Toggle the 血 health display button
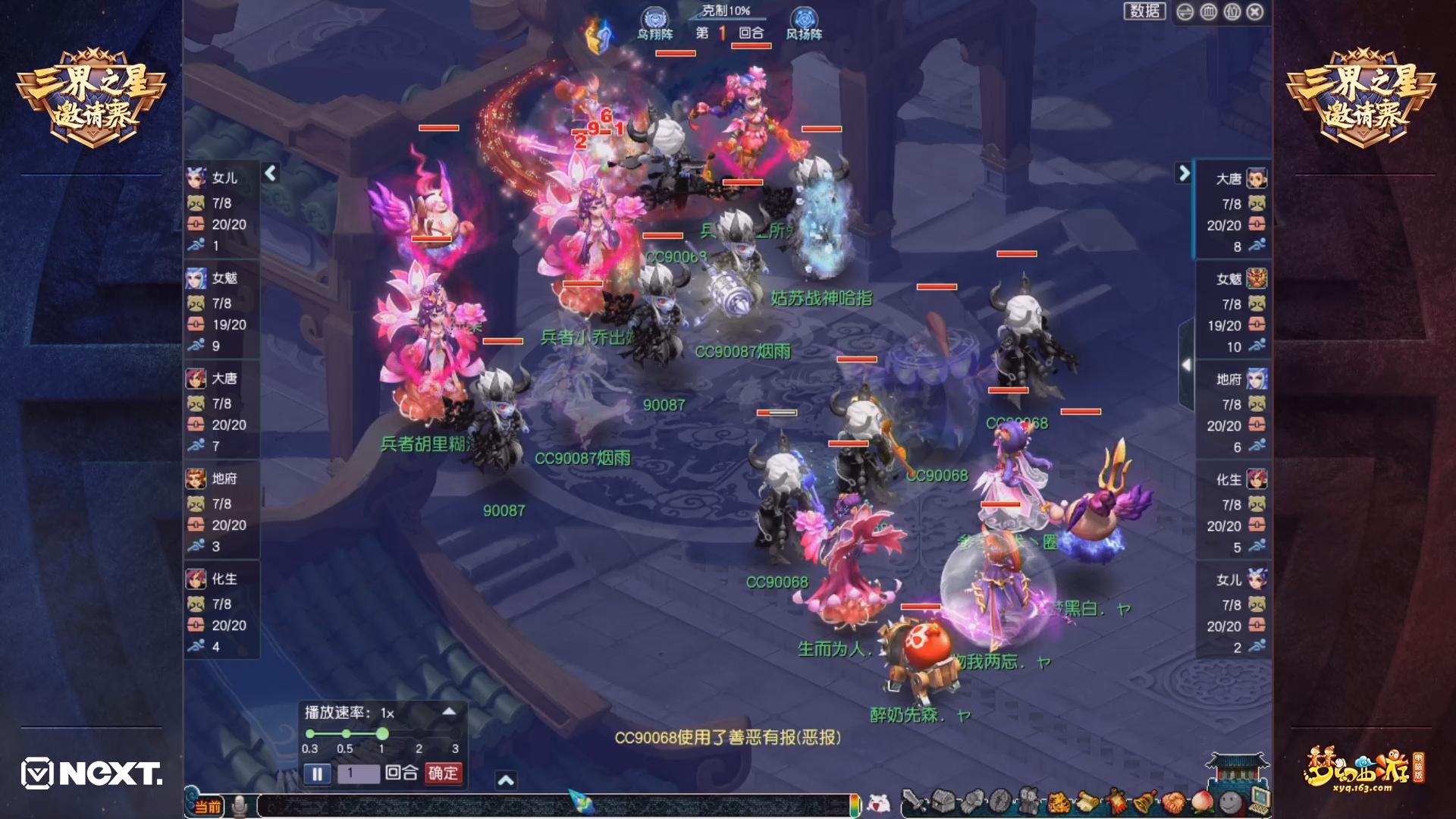This screenshot has height=819, width=1456. tap(1209, 12)
